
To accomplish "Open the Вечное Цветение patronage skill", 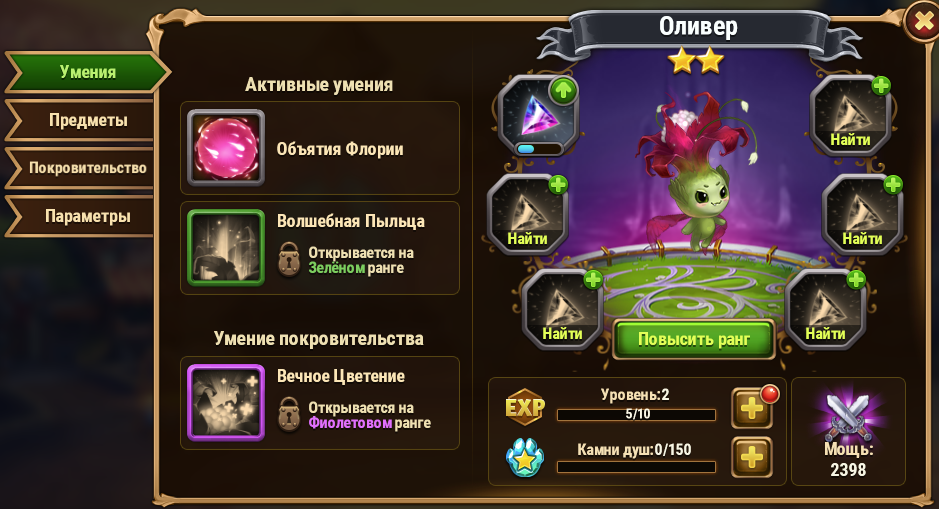I will [x=226, y=402].
